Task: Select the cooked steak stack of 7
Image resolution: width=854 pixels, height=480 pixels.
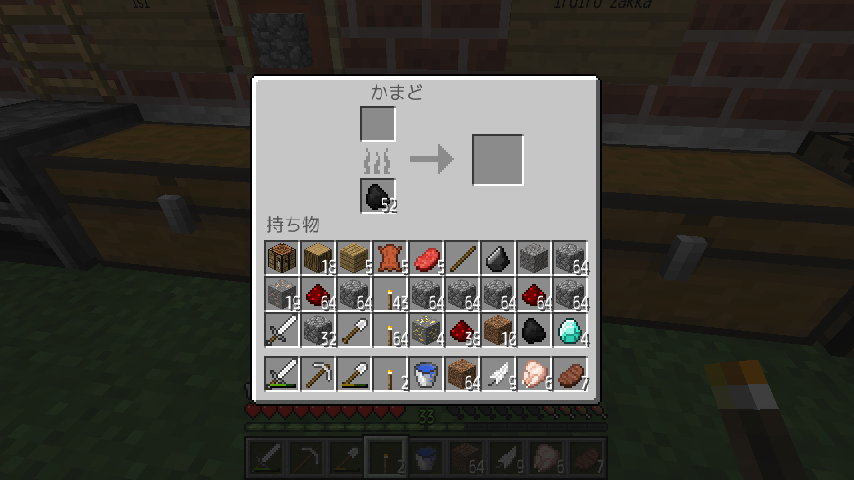Action: click(x=570, y=374)
